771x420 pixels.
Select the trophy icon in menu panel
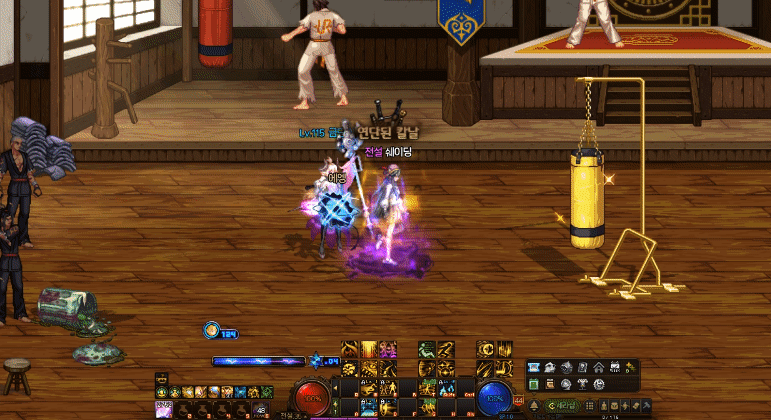coord(582,384)
